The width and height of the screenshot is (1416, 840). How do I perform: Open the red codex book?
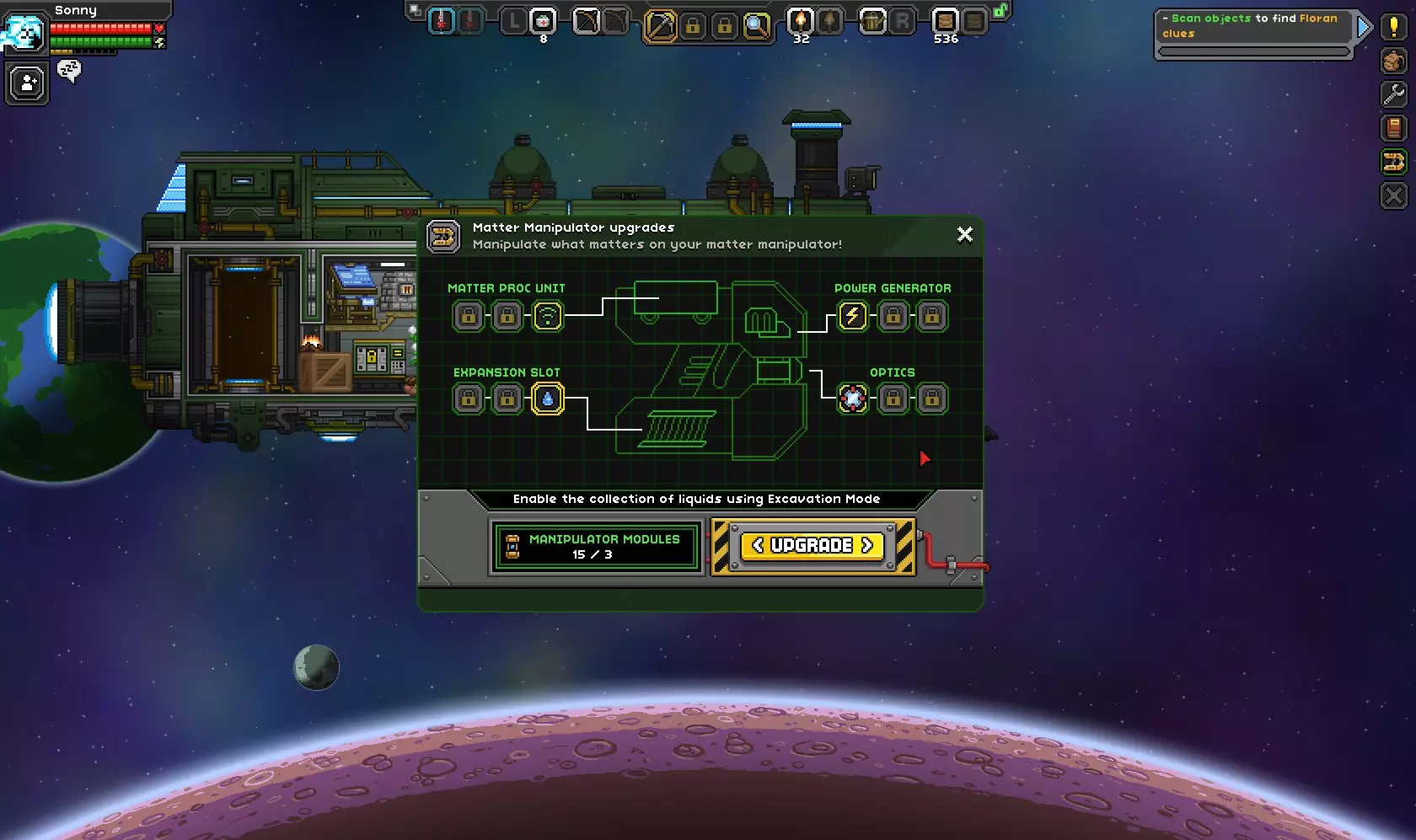[1394, 128]
